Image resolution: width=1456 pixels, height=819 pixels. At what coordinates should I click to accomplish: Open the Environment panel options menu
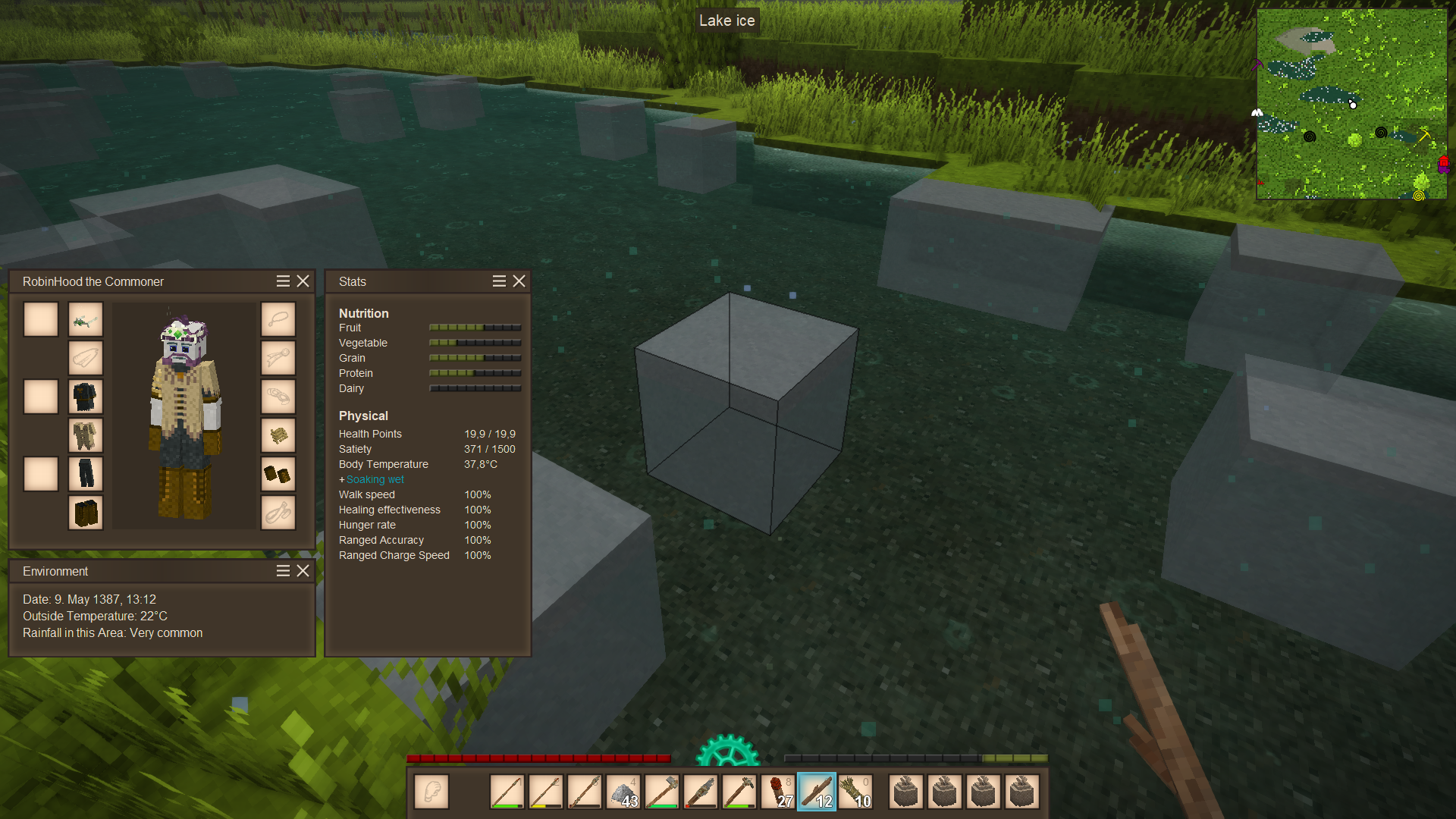point(283,571)
